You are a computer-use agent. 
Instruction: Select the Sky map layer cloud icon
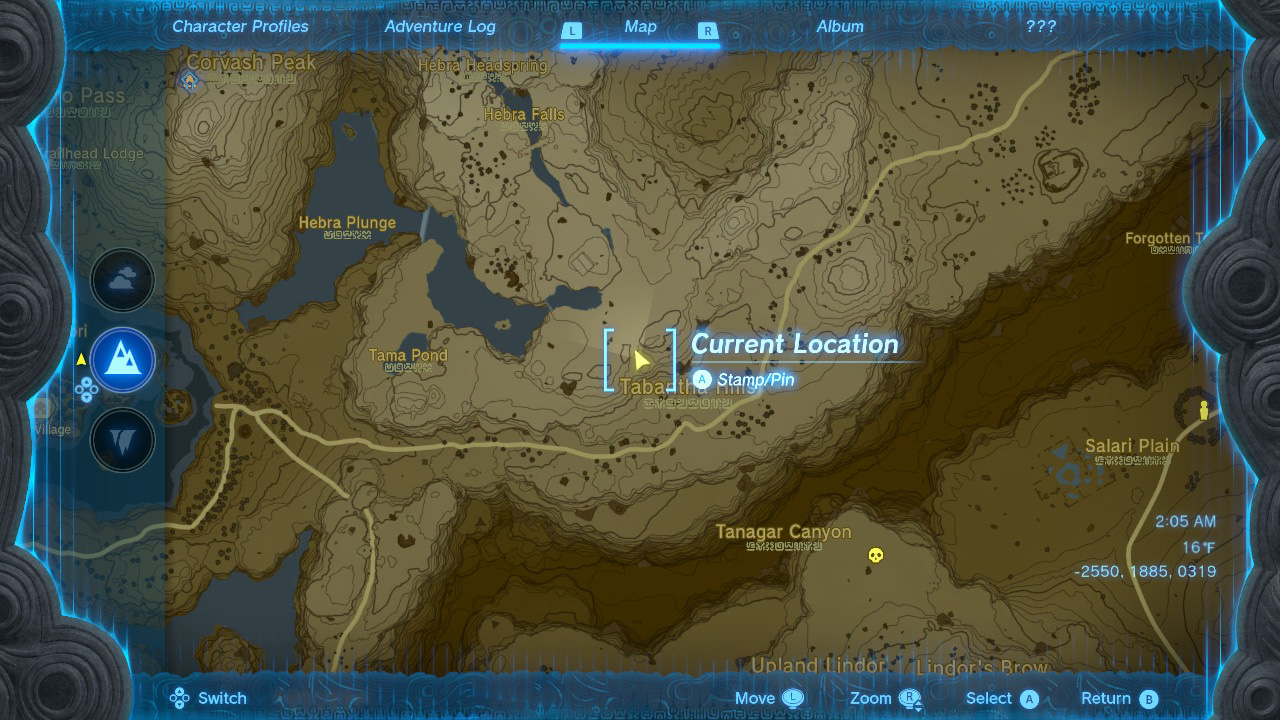click(122, 280)
